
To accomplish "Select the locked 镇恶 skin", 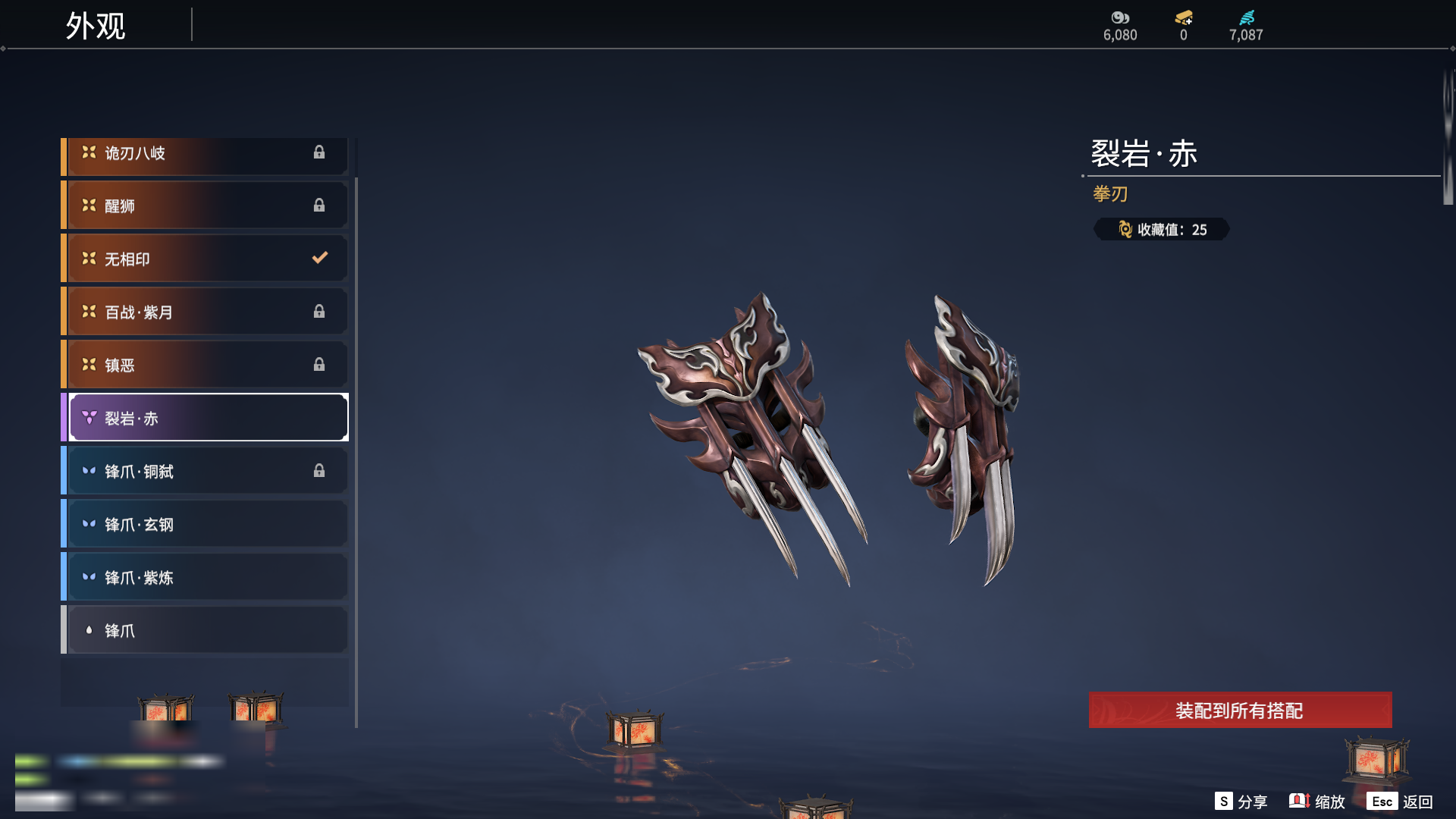I will (x=205, y=366).
